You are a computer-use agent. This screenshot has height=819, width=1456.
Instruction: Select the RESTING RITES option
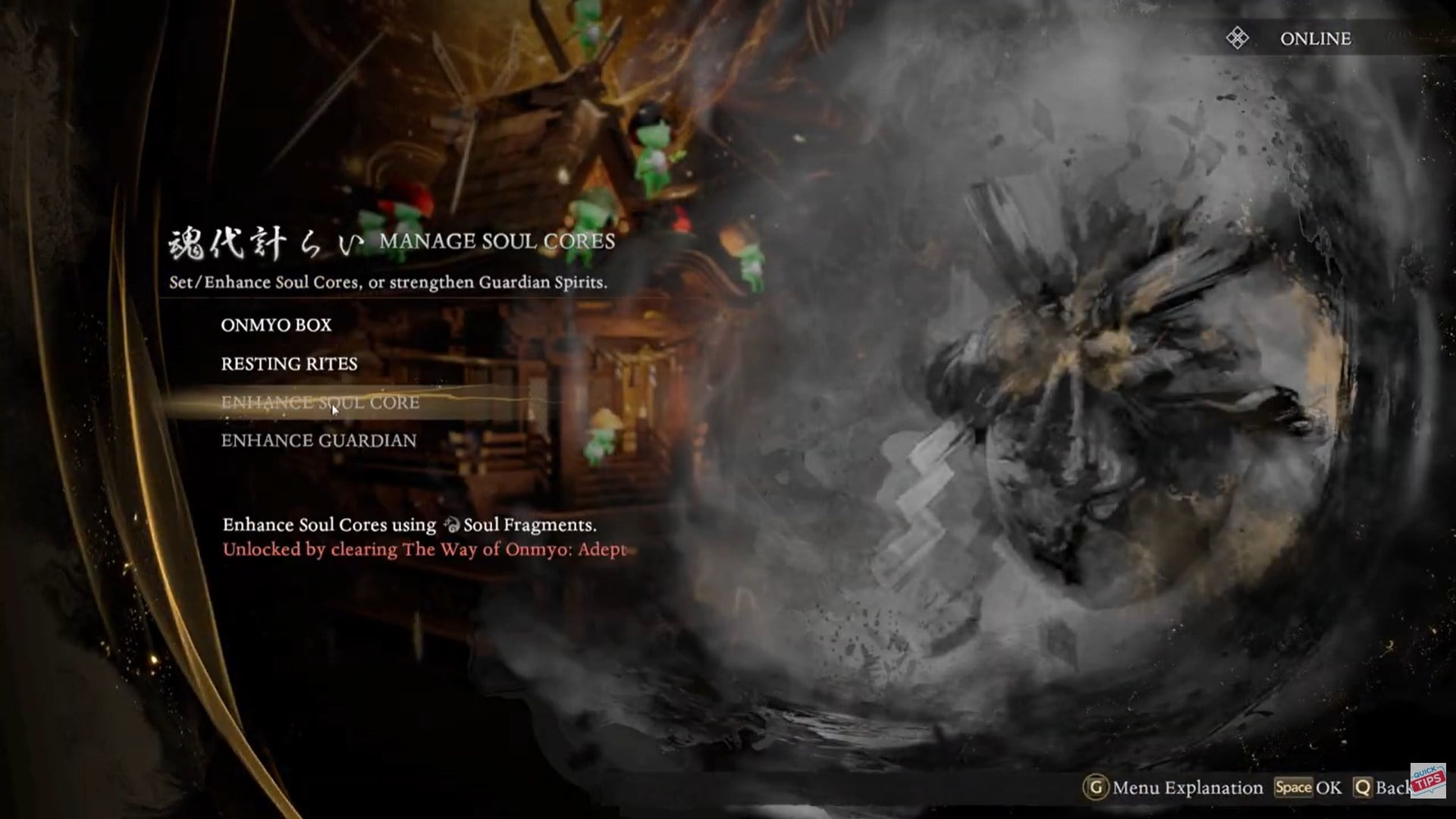288,364
